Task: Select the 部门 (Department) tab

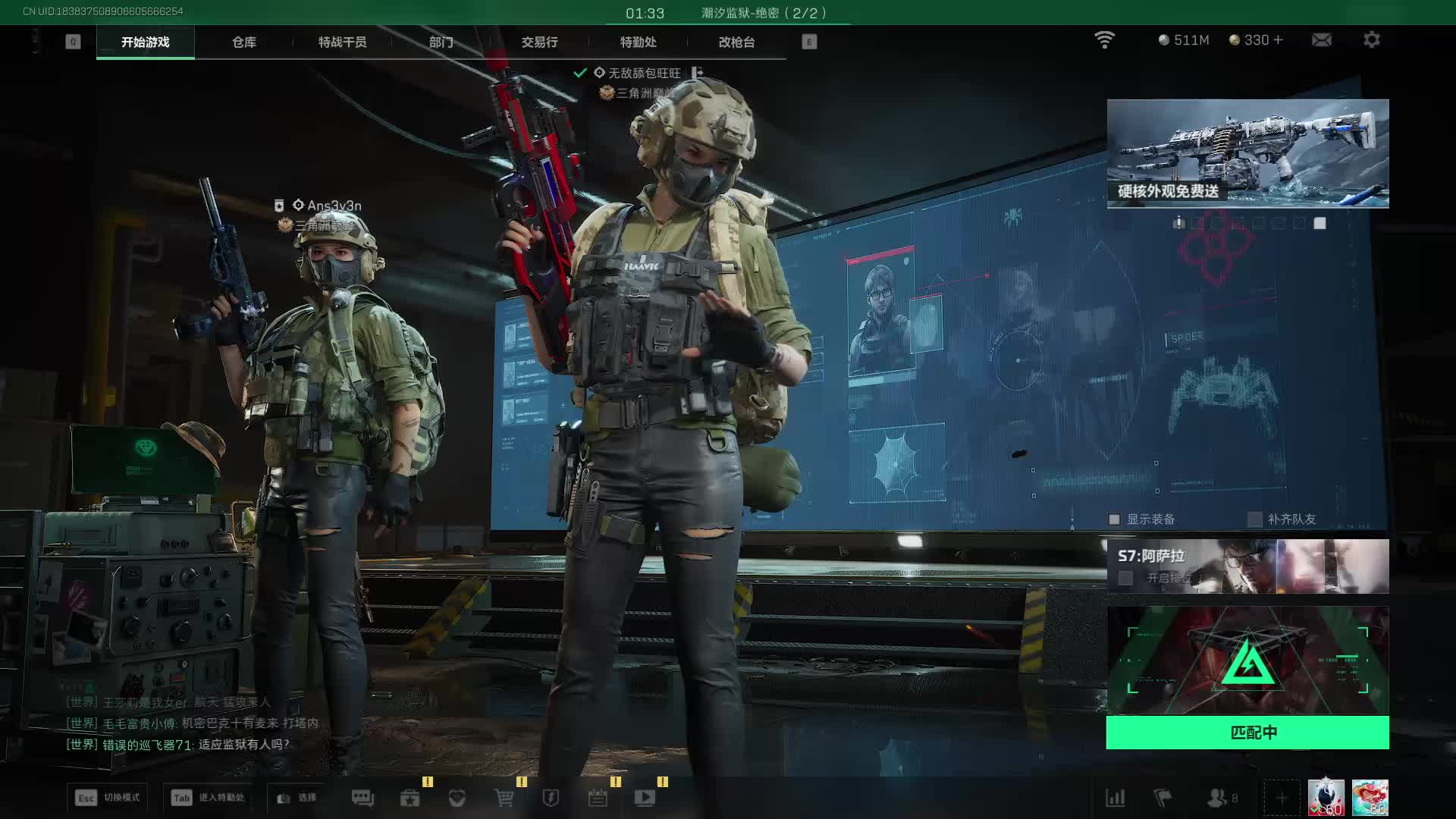Action: pos(441,42)
